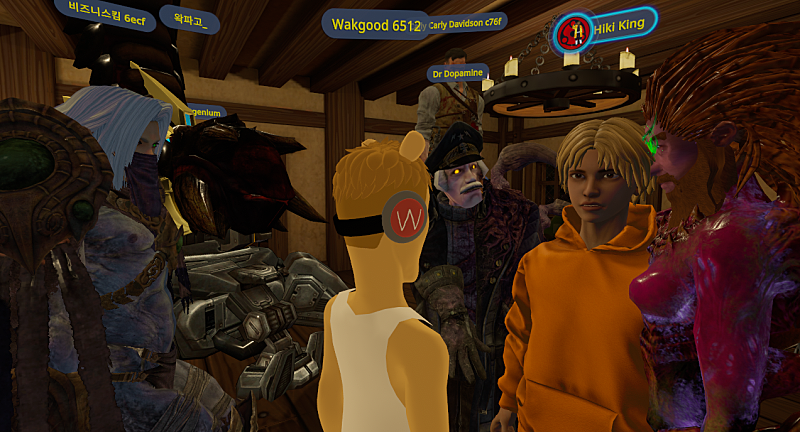Screen dimensions: 800x432
Task: Choose the Carly Davidson c76f nameplate
Action: [466, 24]
